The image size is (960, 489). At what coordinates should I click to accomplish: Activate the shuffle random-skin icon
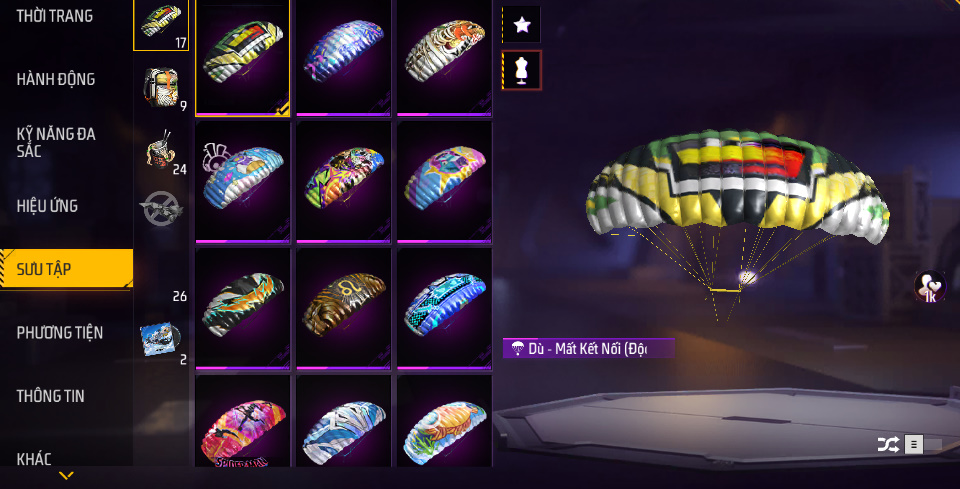click(887, 444)
